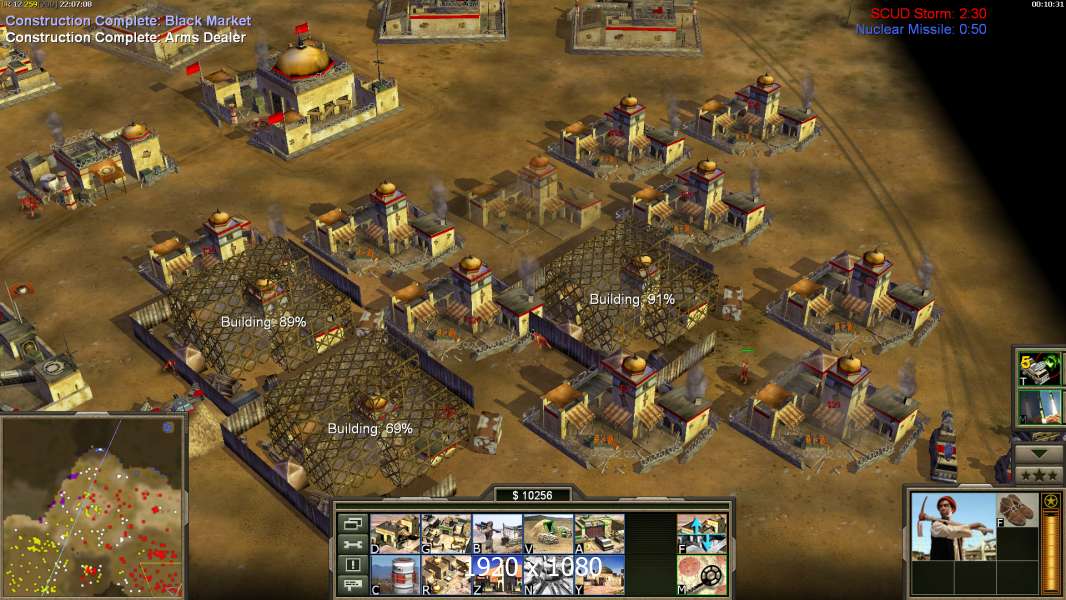Choose the build icon with hotkey G
The width and height of the screenshot is (1066, 600).
click(x=446, y=533)
